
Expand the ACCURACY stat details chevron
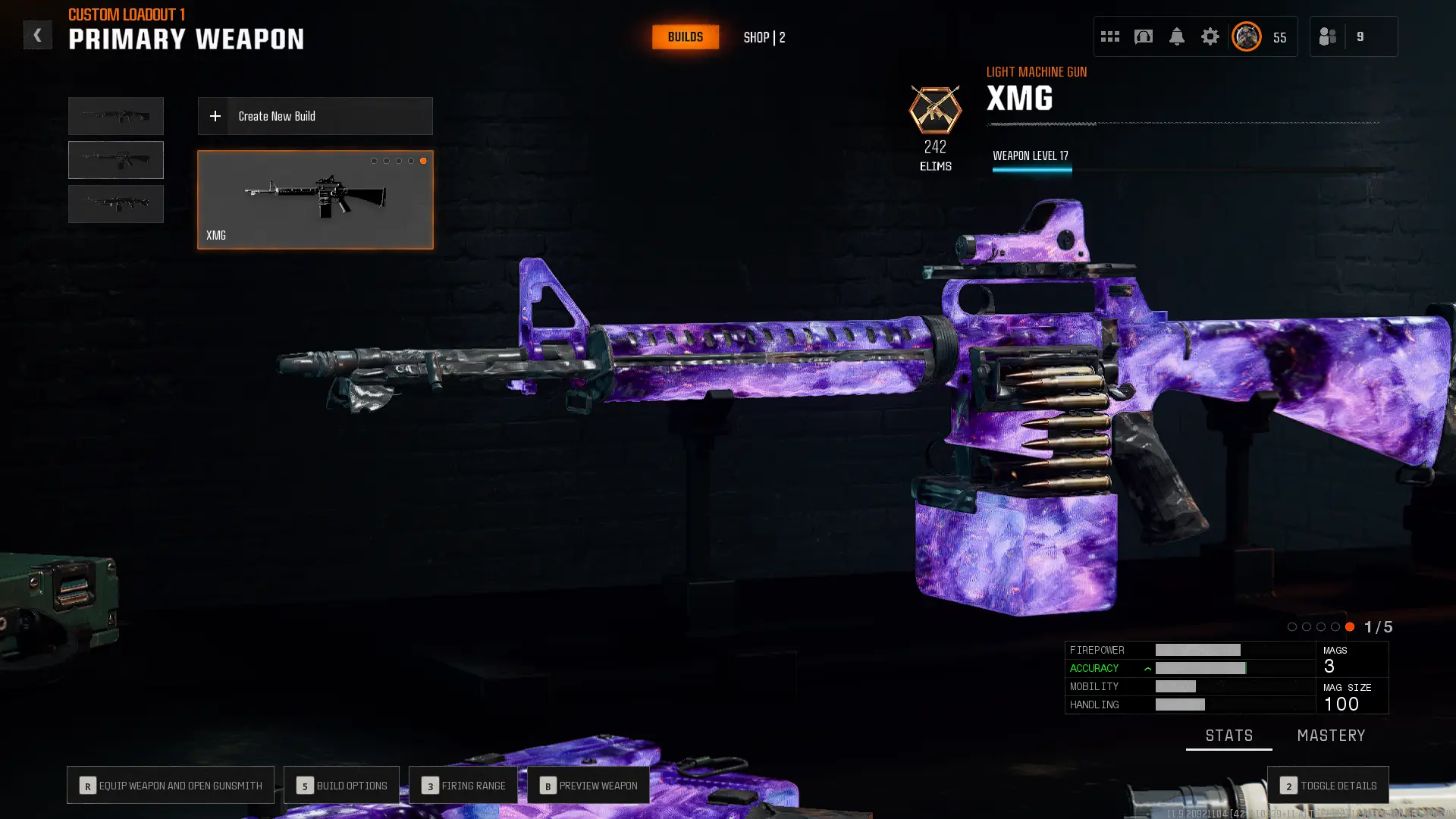coord(1147,668)
